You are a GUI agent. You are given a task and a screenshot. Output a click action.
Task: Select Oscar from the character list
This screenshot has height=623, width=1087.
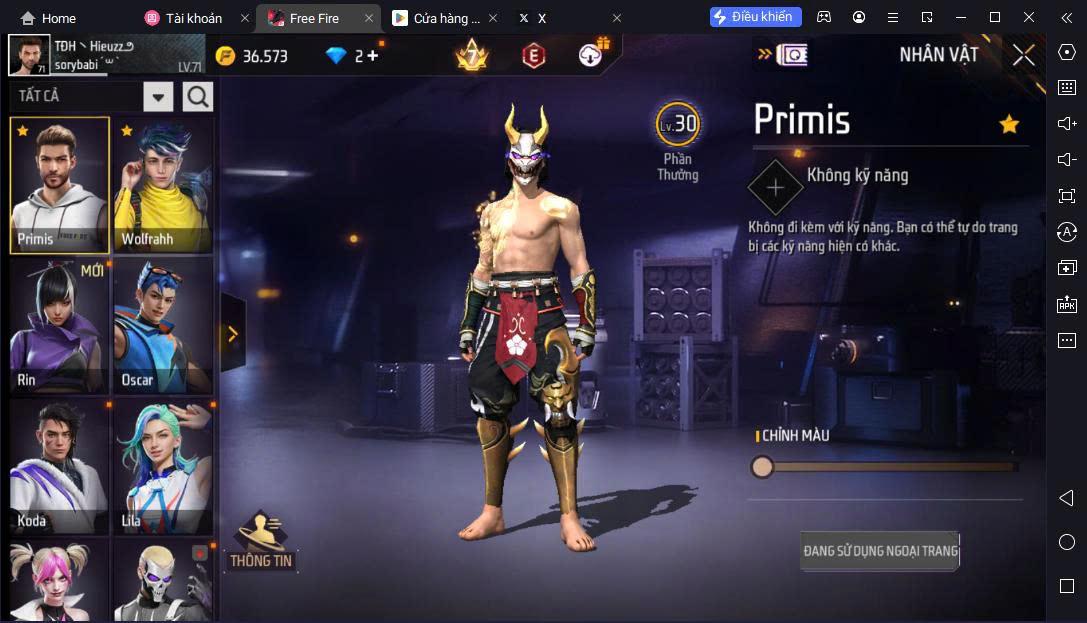(163, 325)
